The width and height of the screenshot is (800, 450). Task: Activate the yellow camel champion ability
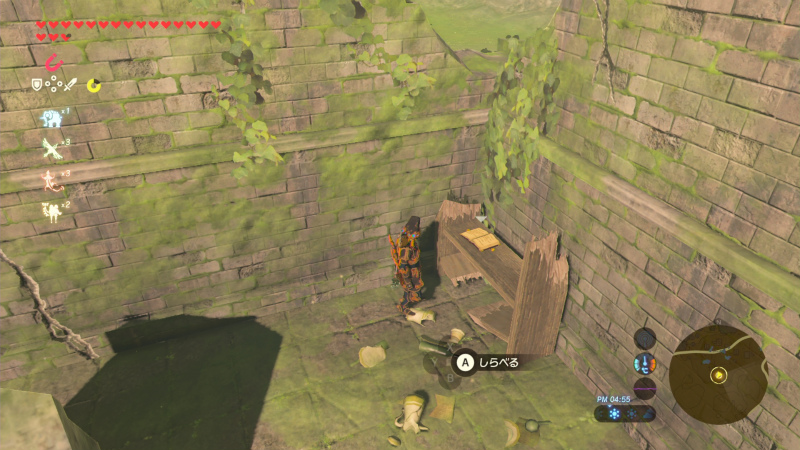50,210
